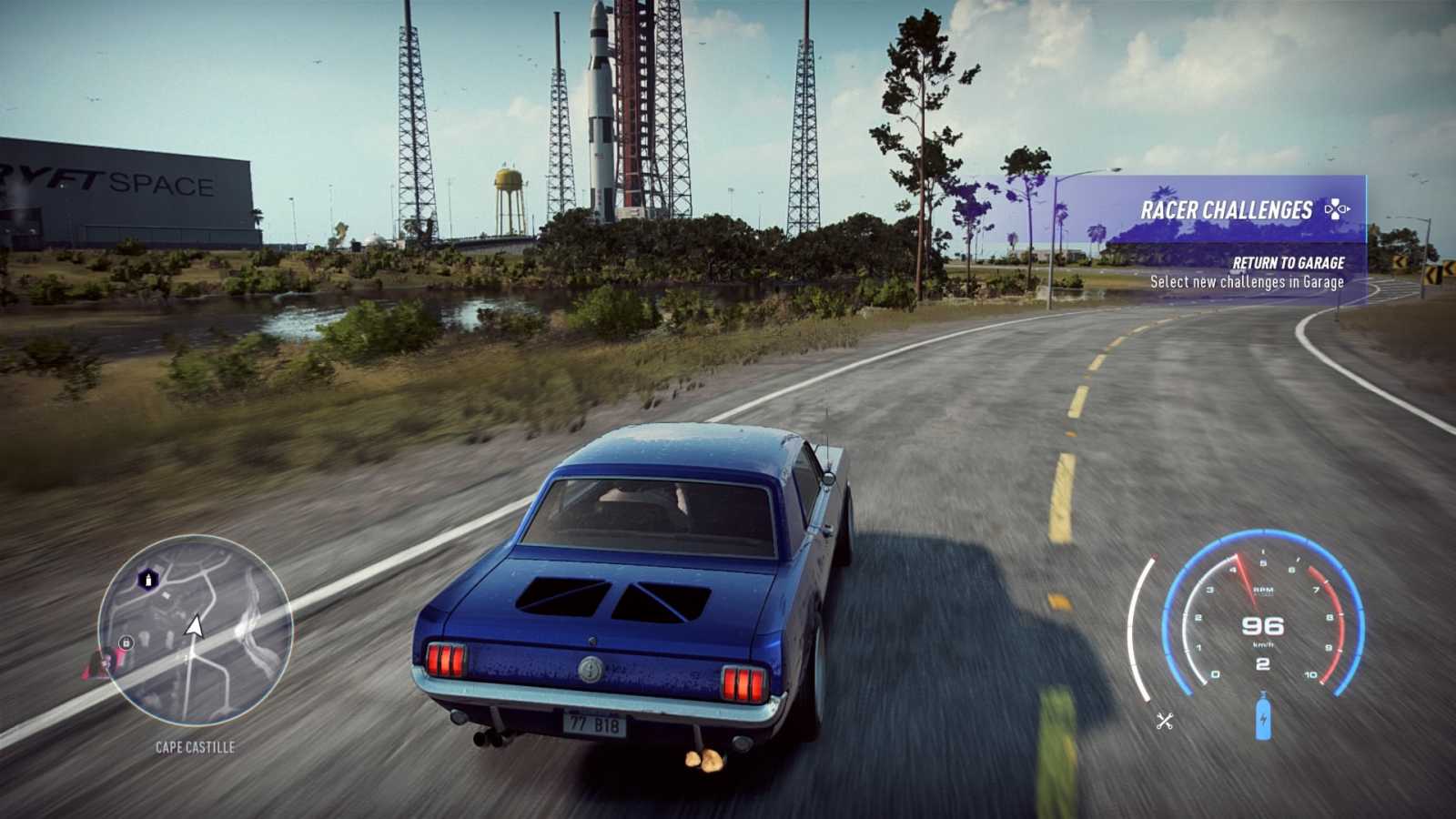Click the 96 speed readout
Viewport: 1456px width, 819px height.
[x=1262, y=627]
